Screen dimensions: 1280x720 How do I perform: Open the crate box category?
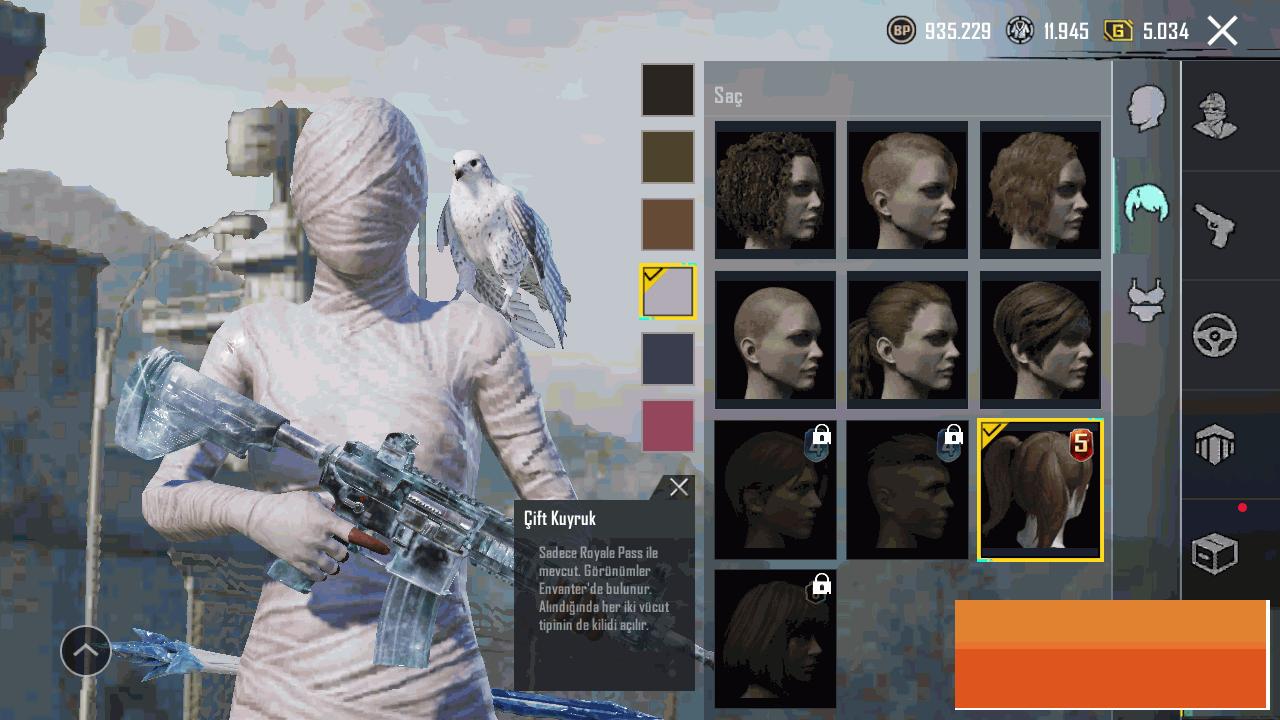1215,553
